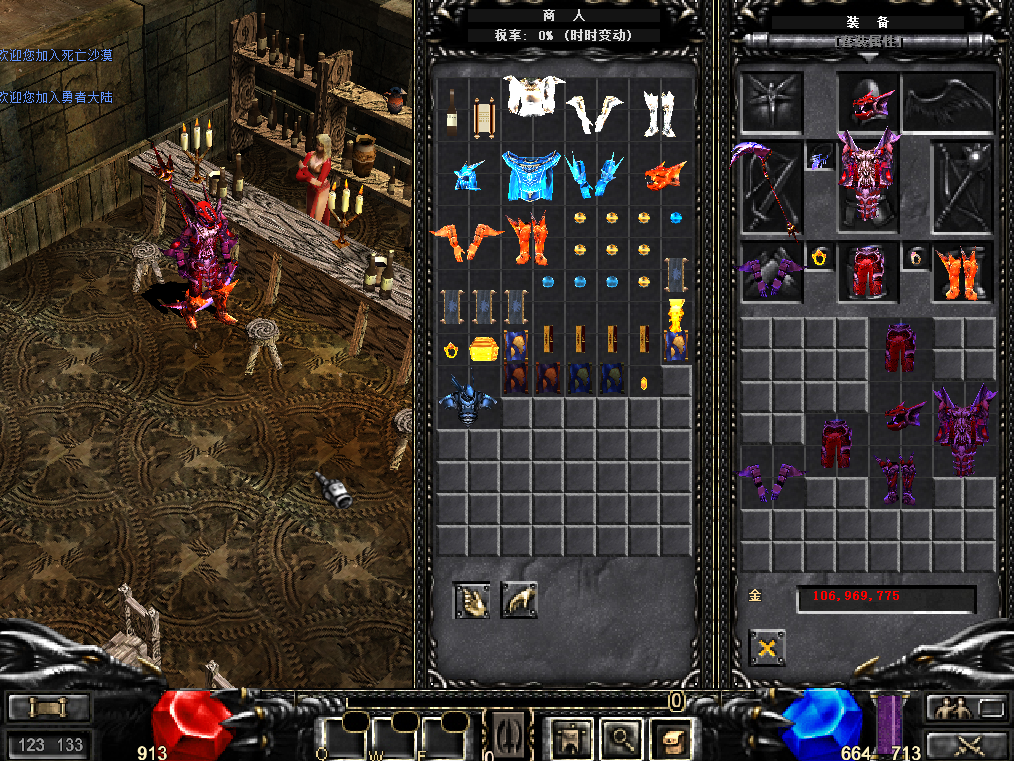
Task: Click the equipped scythe weapon slot
Action: [x=770, y=190]
